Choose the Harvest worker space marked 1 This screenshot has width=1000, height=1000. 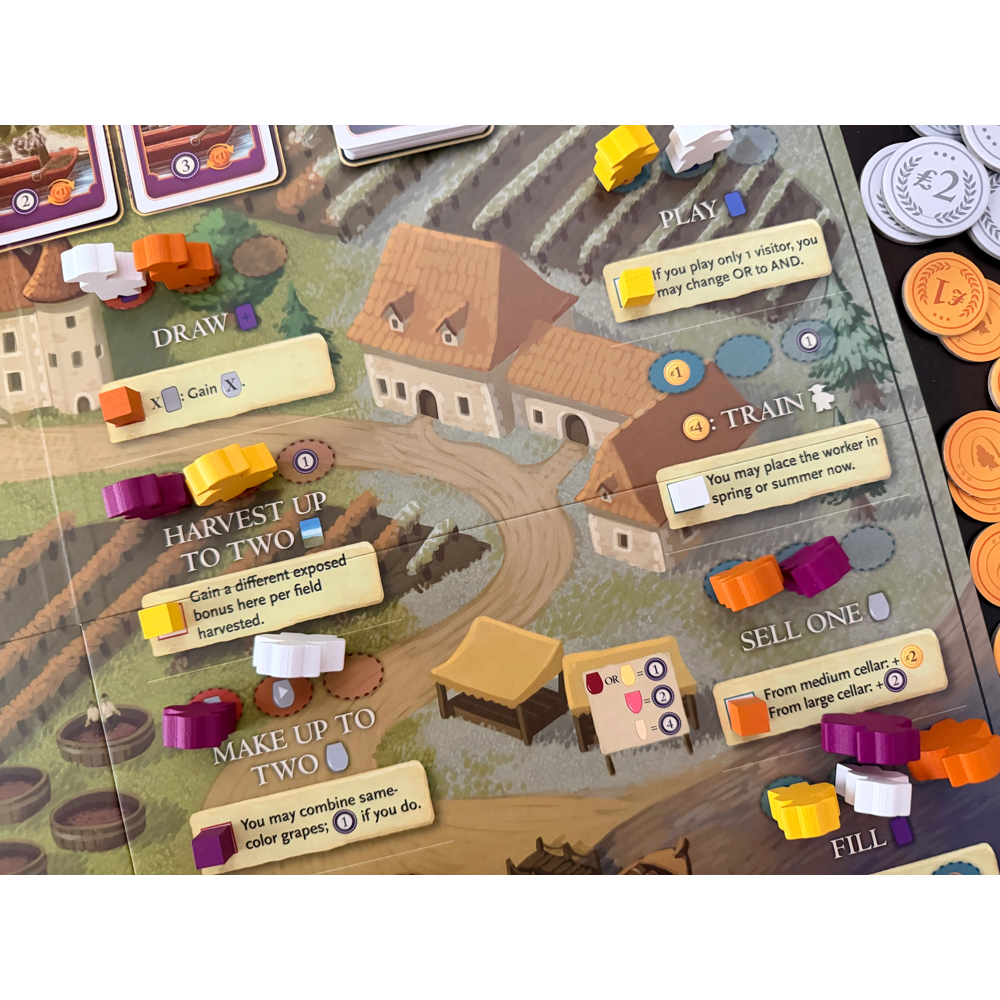click(x=305, y=461)
